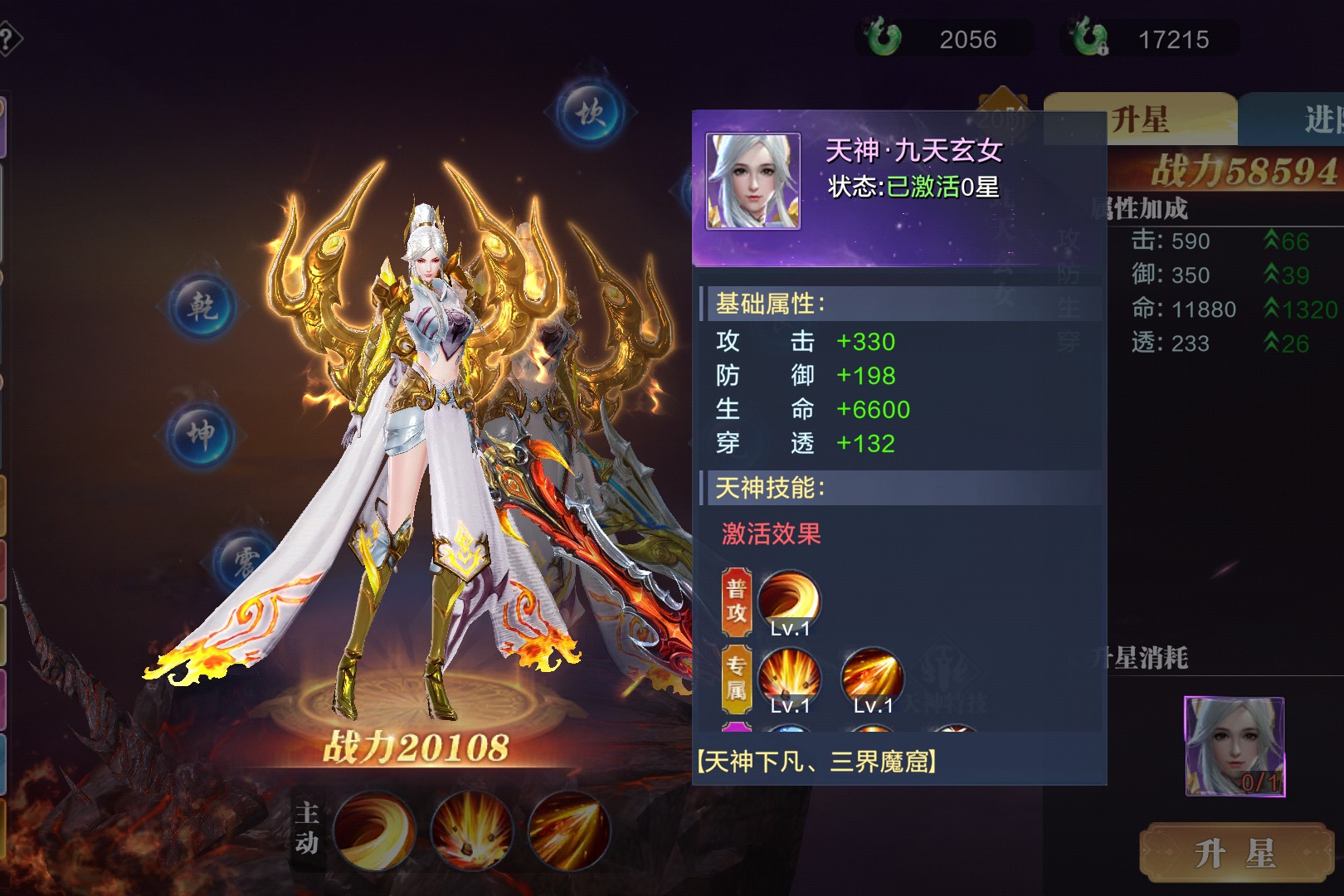
Task: Select the flaming streak active skill
Action: [569, 830]
